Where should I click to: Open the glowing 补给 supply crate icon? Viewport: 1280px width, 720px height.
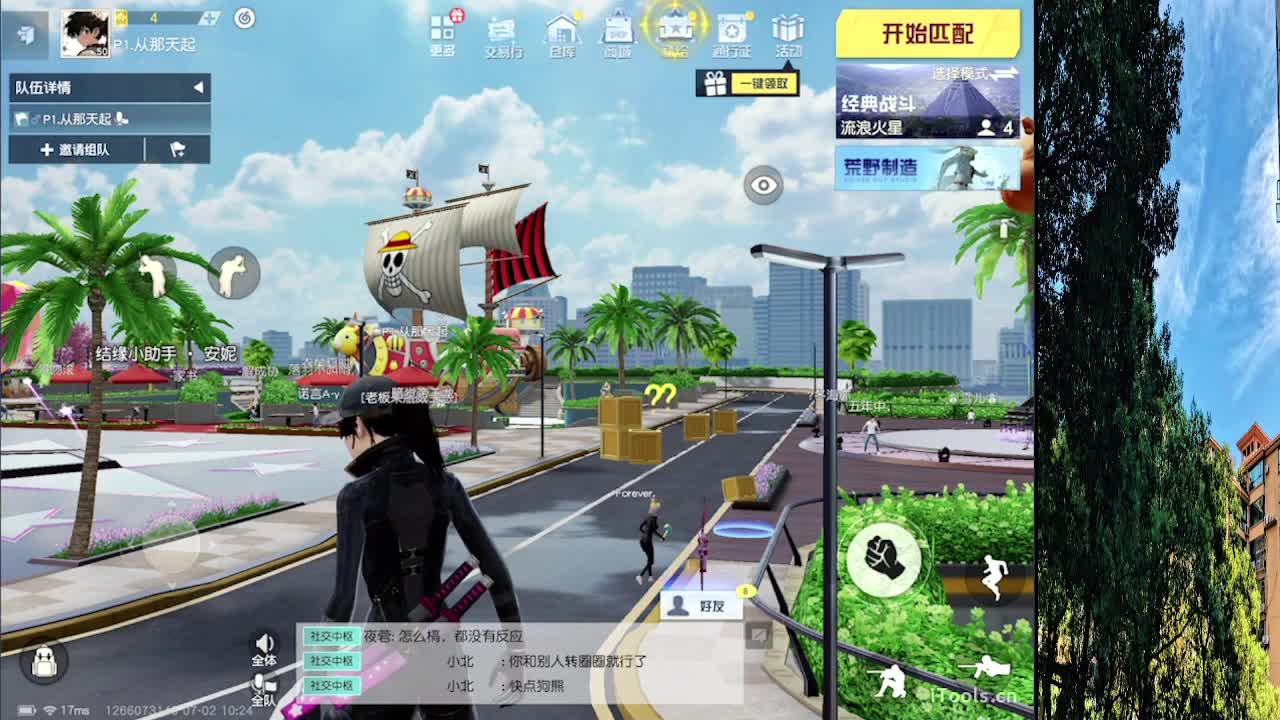tap(677, 30)
